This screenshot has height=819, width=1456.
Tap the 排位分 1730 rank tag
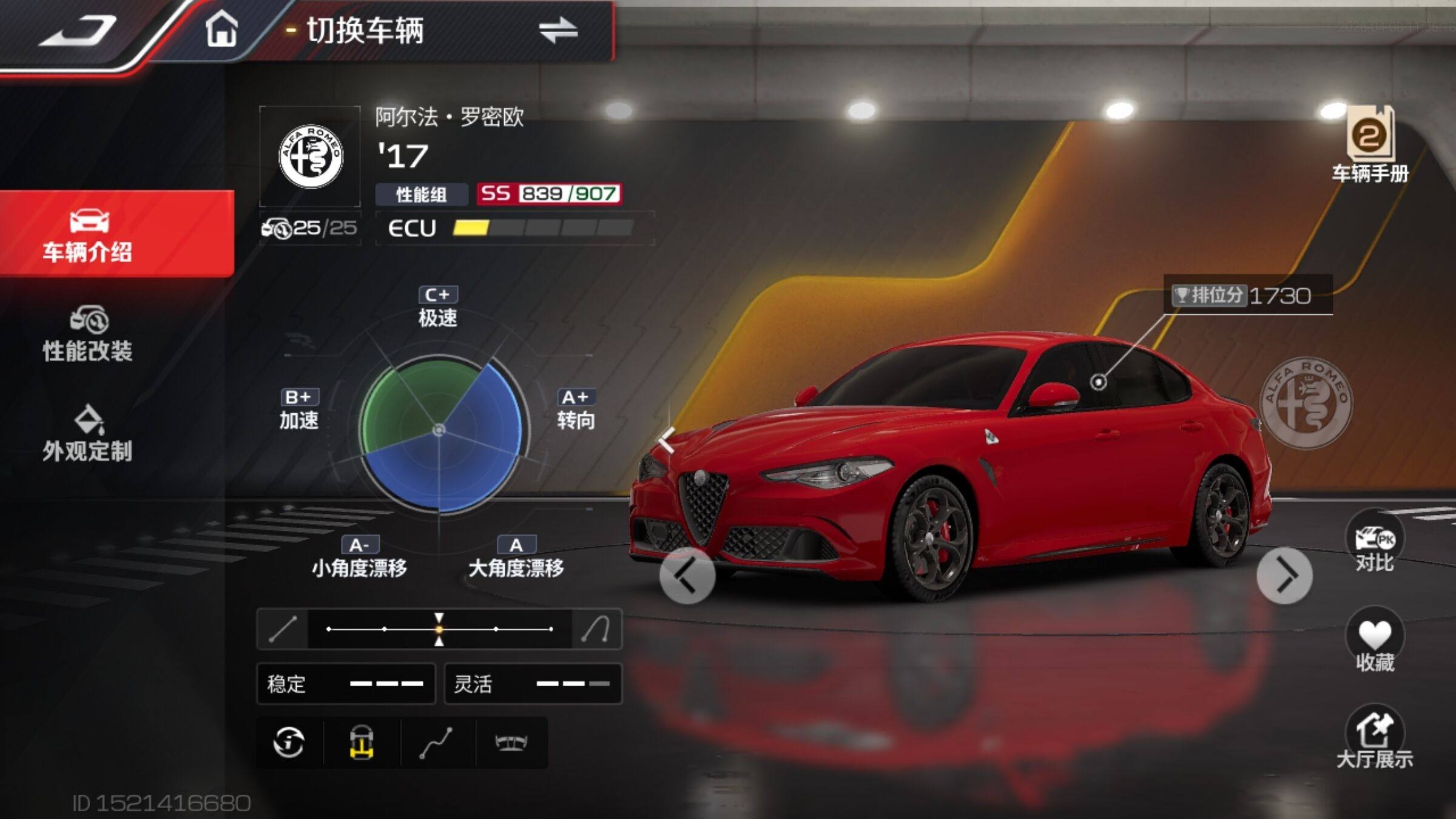coord(1247,295)
